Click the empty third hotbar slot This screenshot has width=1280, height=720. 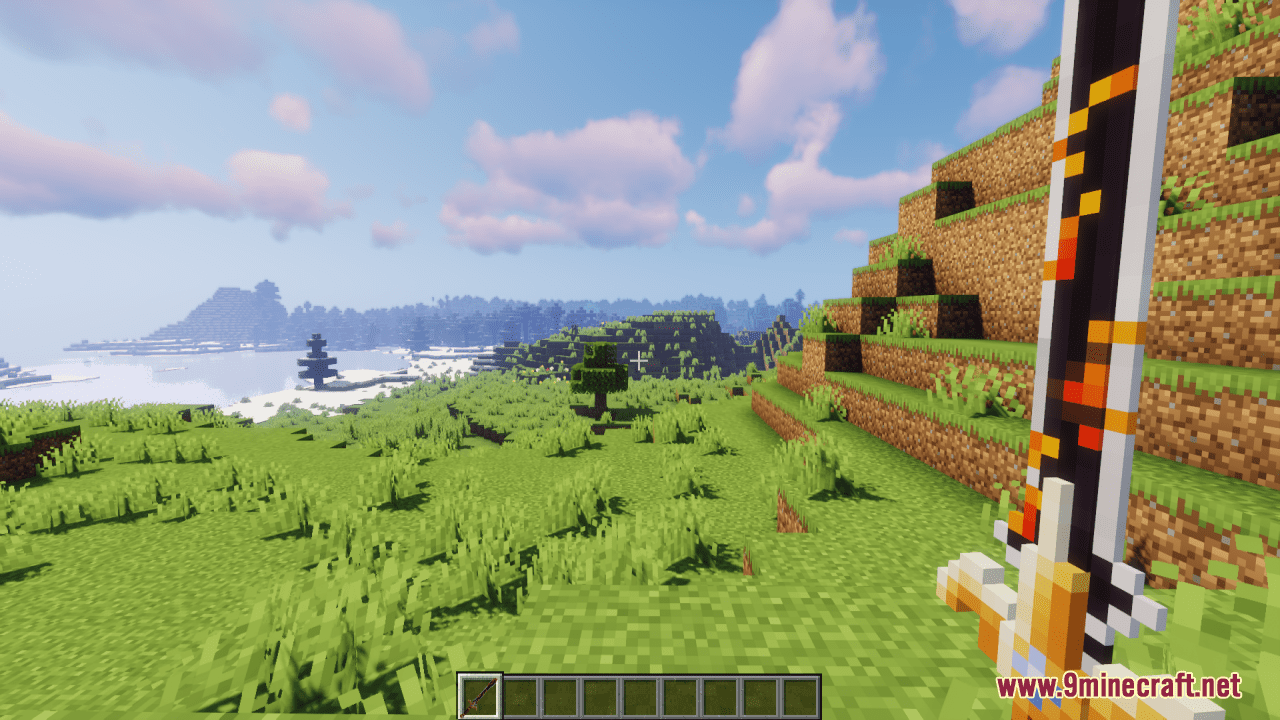pyautogui.click(x=558, y=695)
